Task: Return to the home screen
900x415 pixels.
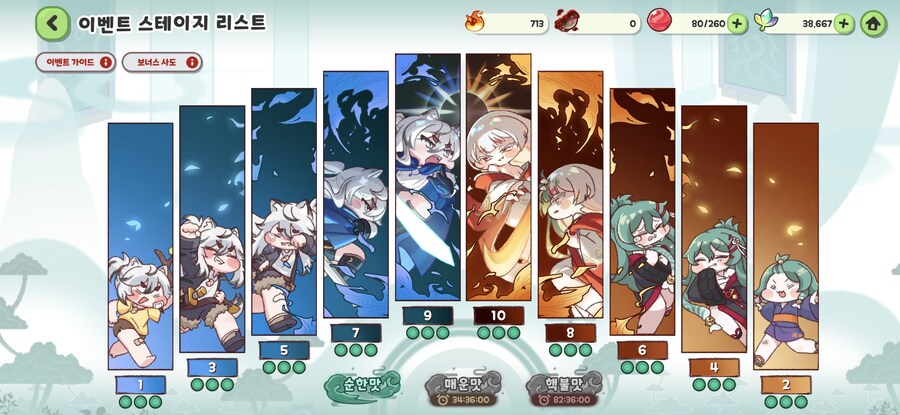Action: pos(873,23)
